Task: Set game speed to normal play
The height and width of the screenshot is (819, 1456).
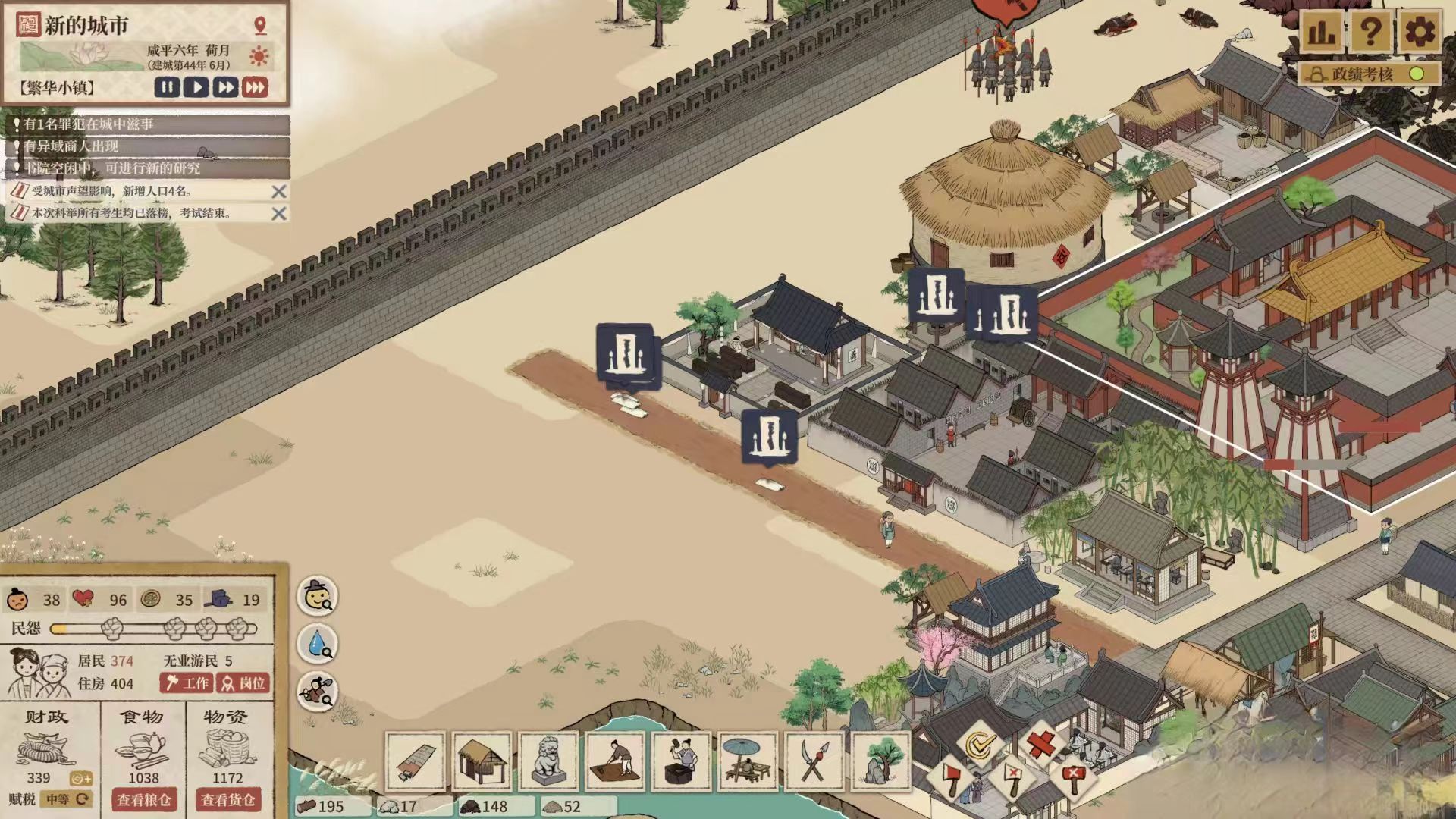Action: tap(196, 87)
